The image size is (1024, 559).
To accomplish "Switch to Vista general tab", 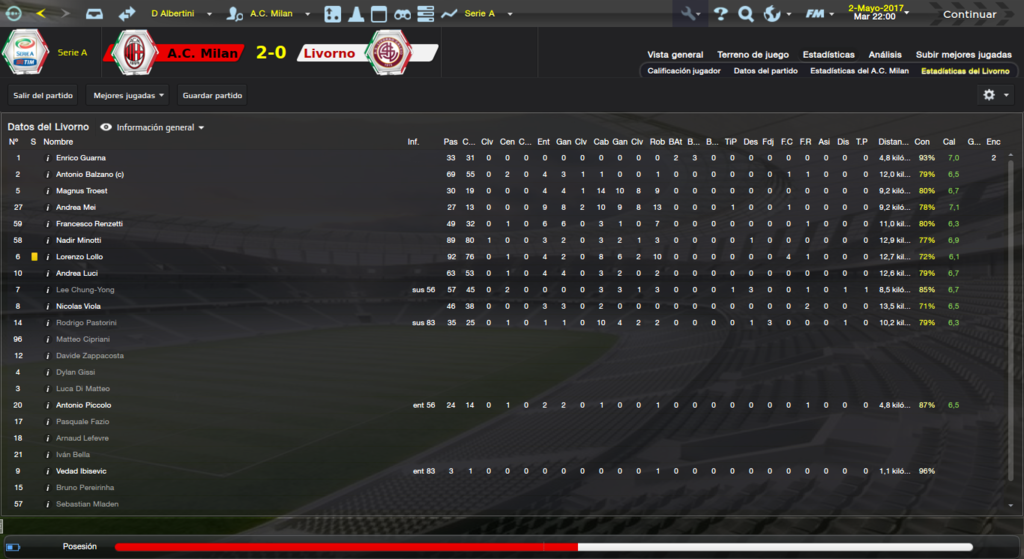I will (675, 54).
